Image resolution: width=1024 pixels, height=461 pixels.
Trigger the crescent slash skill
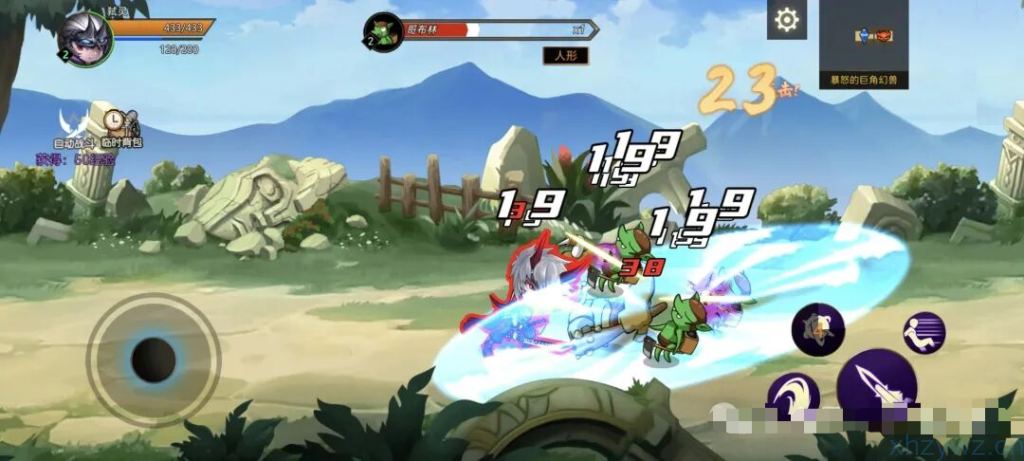tap(793, 398)
